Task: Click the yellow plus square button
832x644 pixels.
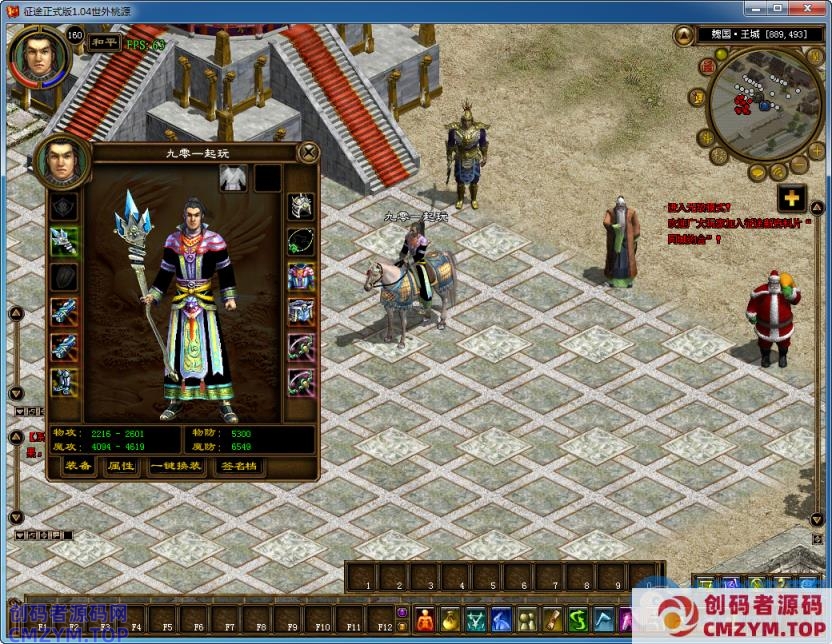Action: coord(792,198)
